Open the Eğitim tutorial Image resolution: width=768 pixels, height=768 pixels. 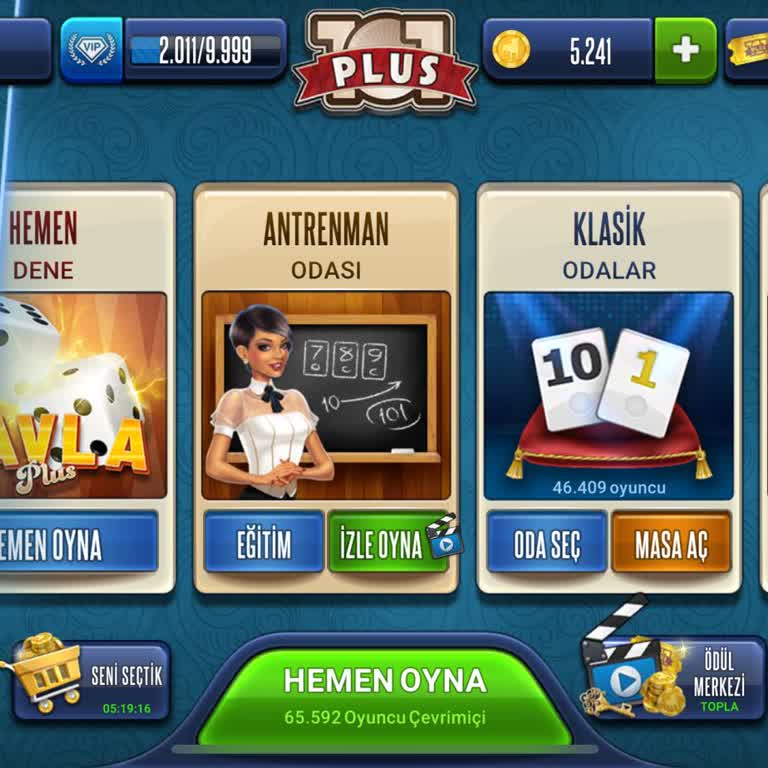pyautogui.click(x=264, y=543)
